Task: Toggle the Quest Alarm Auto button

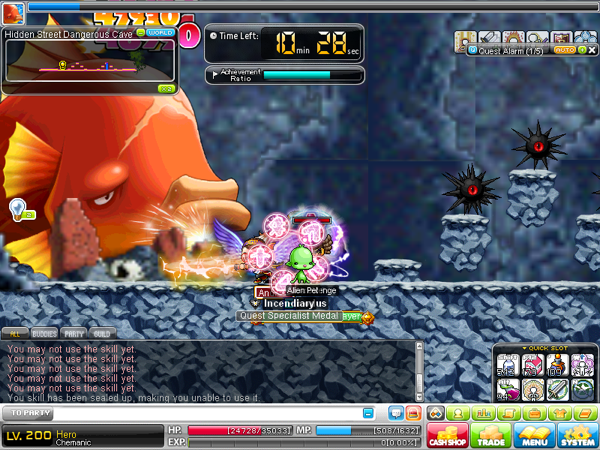Action: pos(563,48)
